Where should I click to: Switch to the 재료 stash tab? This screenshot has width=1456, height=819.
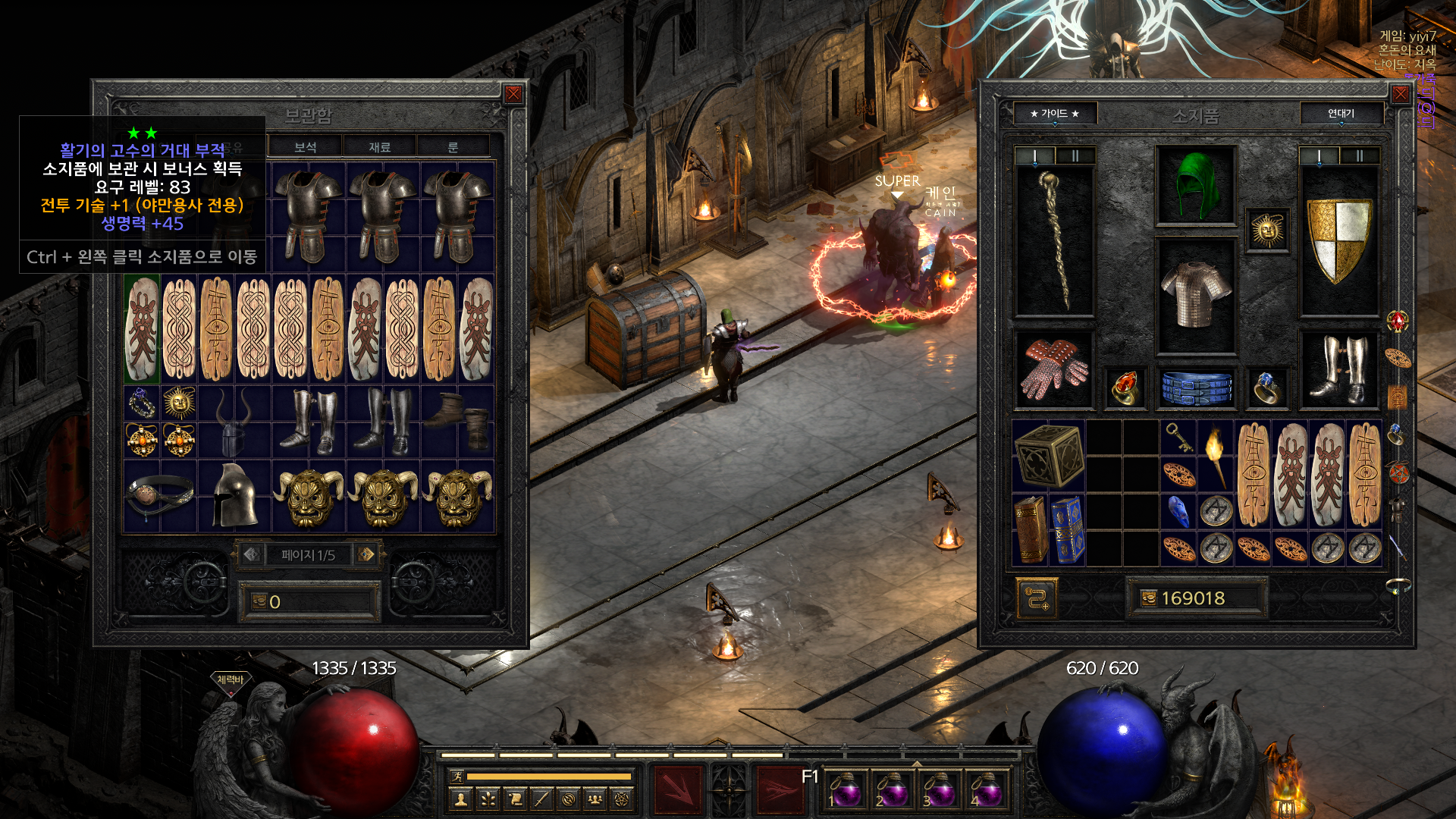[x=379, y=147]
